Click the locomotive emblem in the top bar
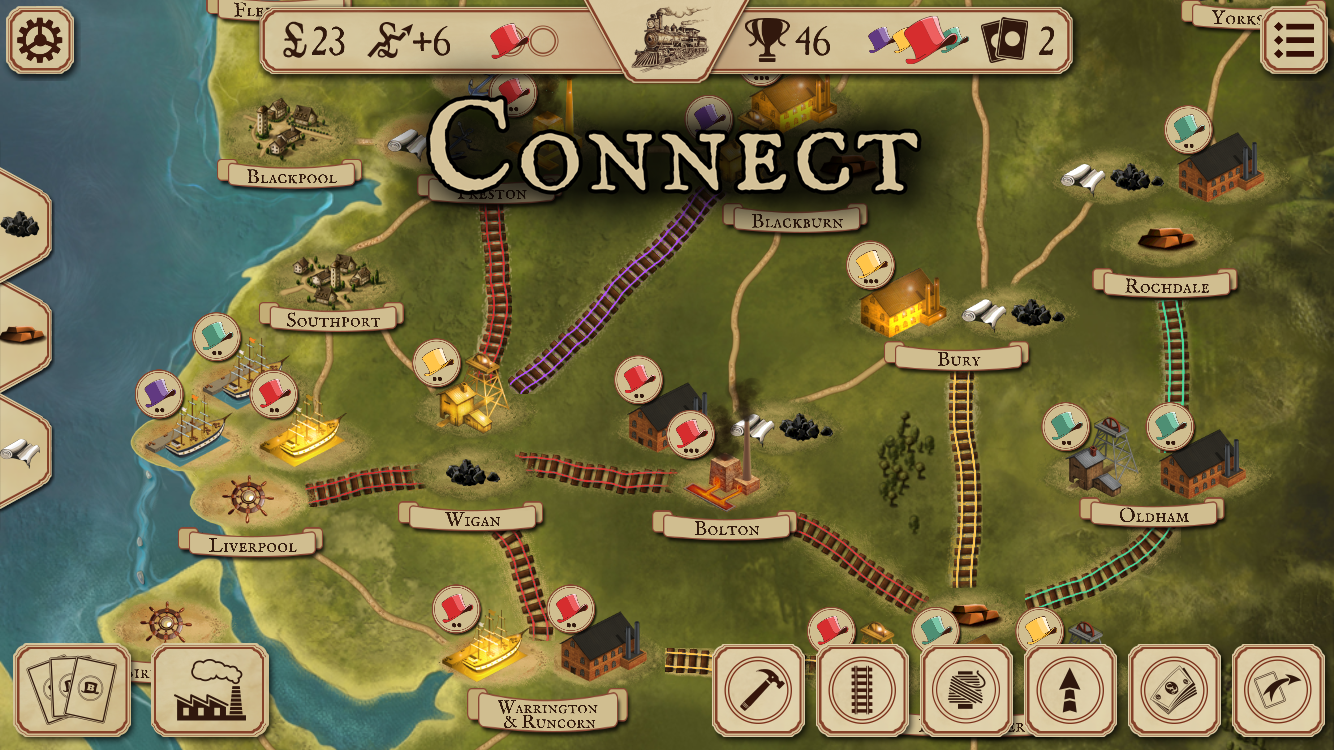Image resolution: width=1334 pixels, height=750 pixels. coord(667,38)
